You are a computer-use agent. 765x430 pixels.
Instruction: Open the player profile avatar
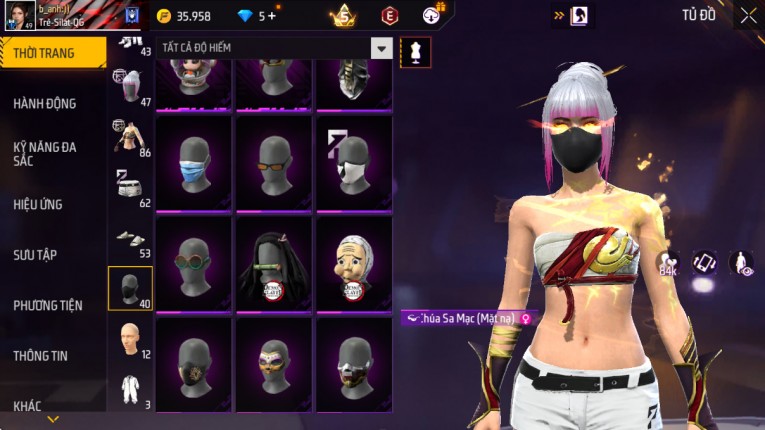(19, 16)
